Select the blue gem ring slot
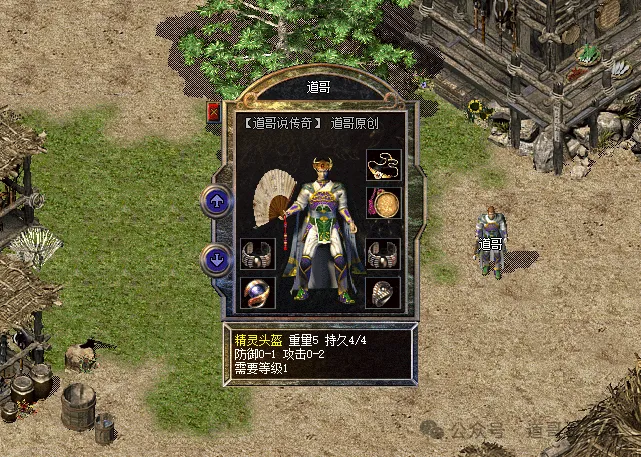Image resolution: width=641 pixels, height=457 pixels. coord(257,292)
